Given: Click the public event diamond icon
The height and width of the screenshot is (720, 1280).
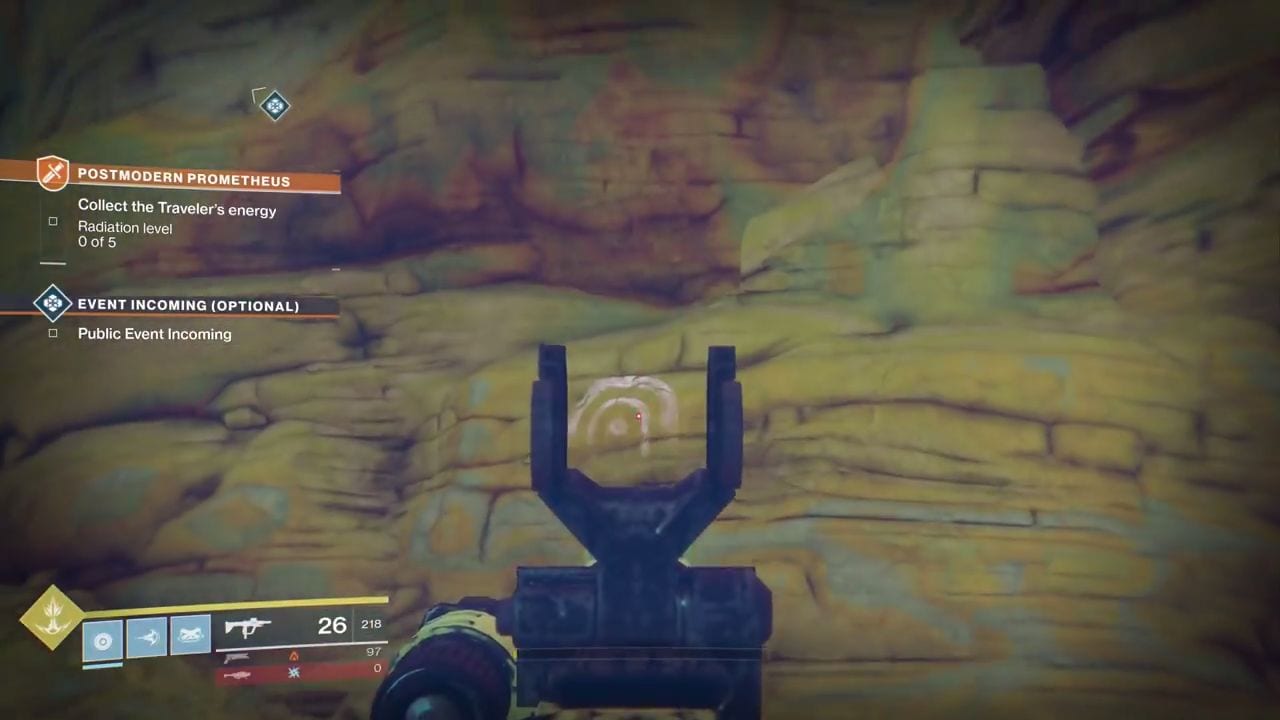Looking at the screenshot, I should [52, 303].
